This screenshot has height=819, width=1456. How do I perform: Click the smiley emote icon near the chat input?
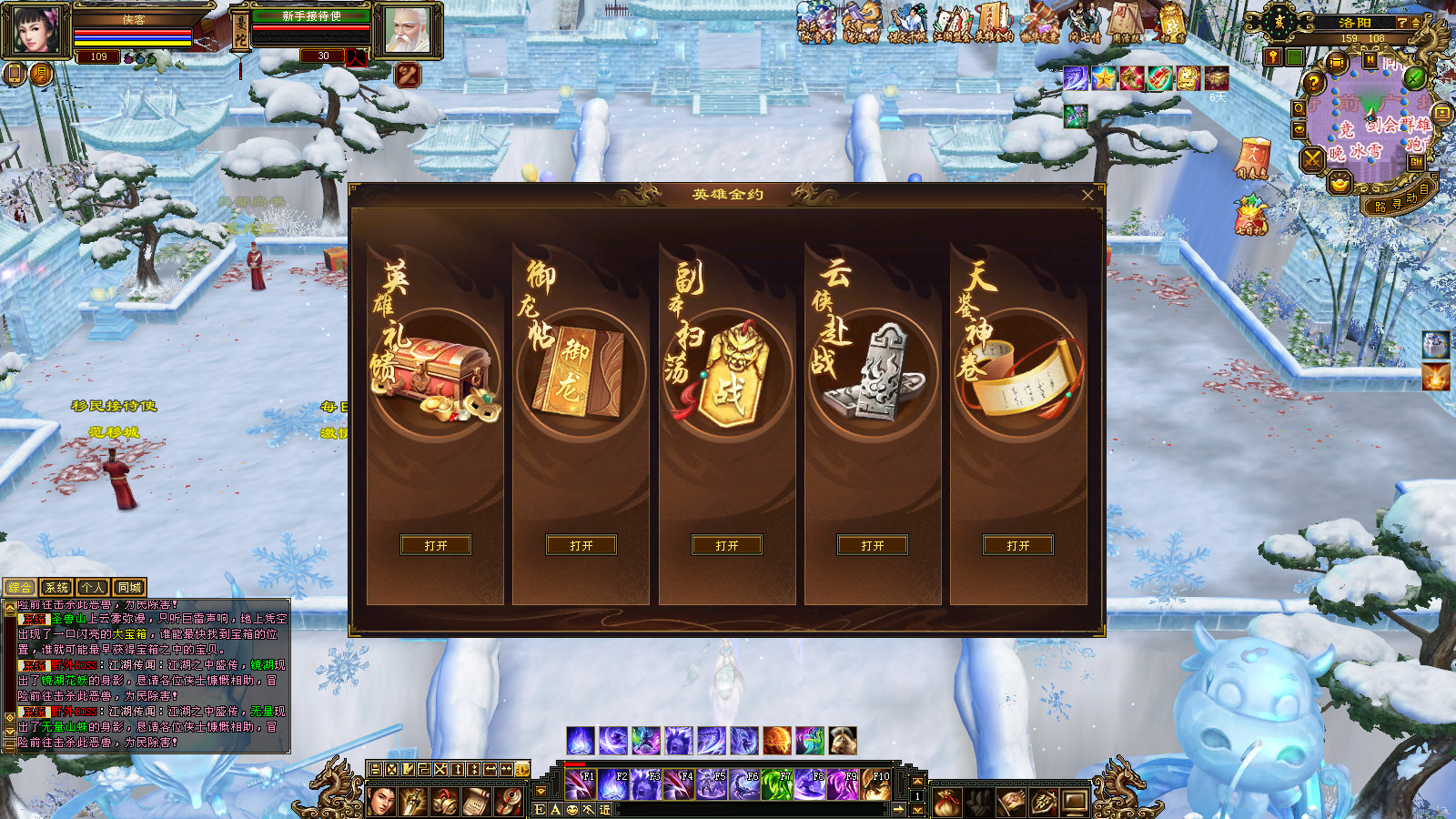coord(572,809)
